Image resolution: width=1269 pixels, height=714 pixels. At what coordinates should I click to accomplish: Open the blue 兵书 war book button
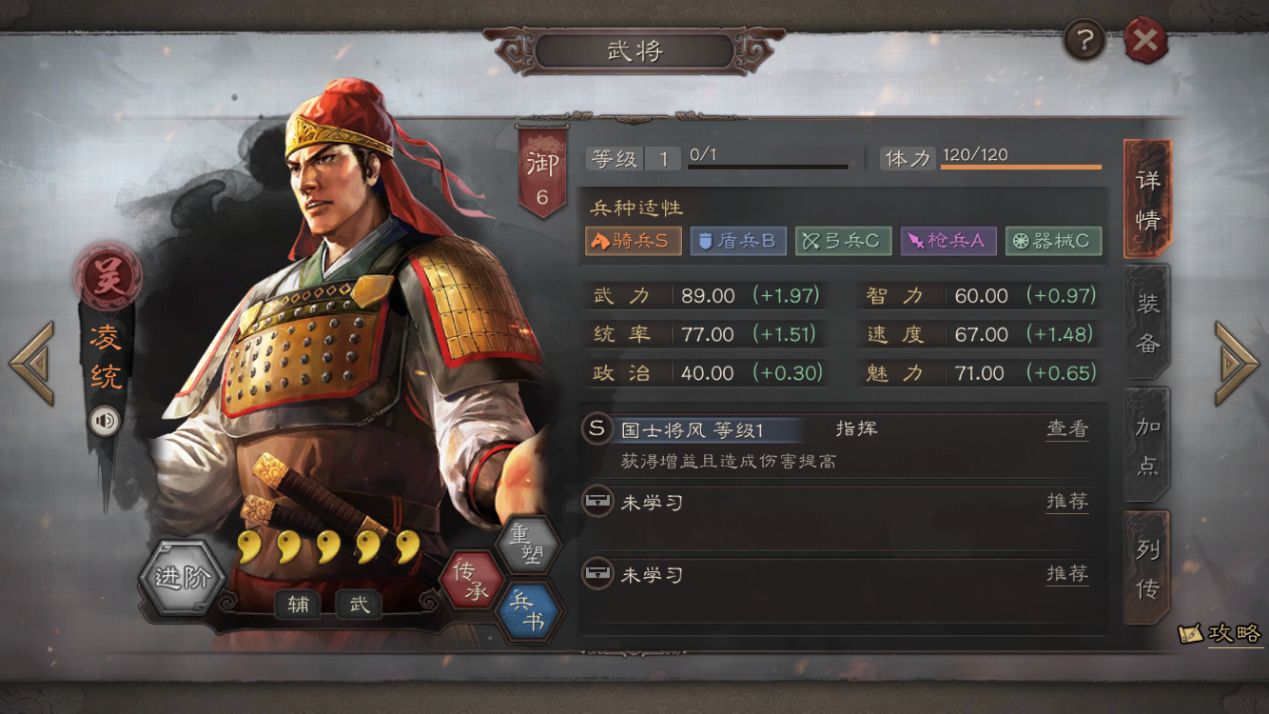[527, 611]
